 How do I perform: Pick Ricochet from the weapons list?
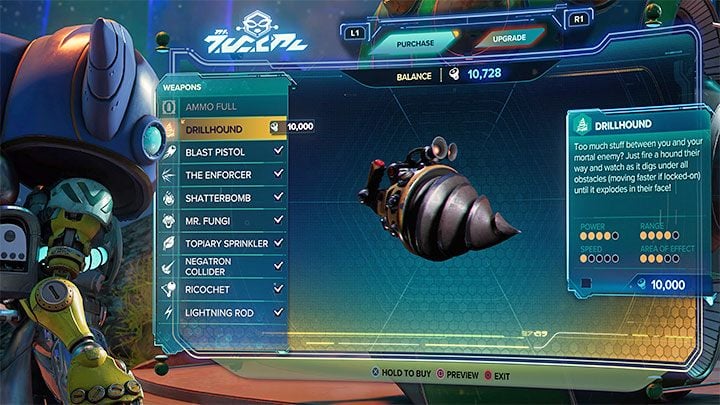click(220, 289)
